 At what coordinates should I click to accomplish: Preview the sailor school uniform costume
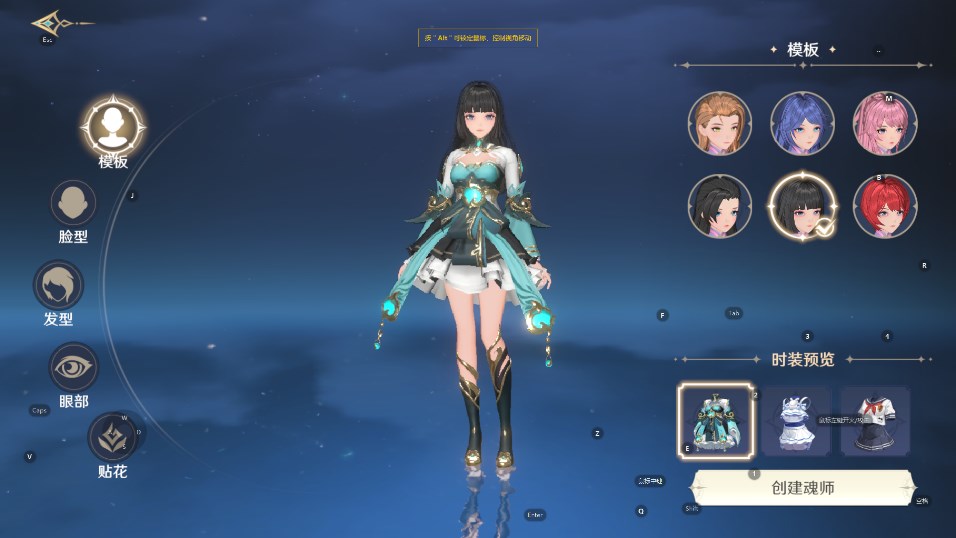click(x=876, y=420)
